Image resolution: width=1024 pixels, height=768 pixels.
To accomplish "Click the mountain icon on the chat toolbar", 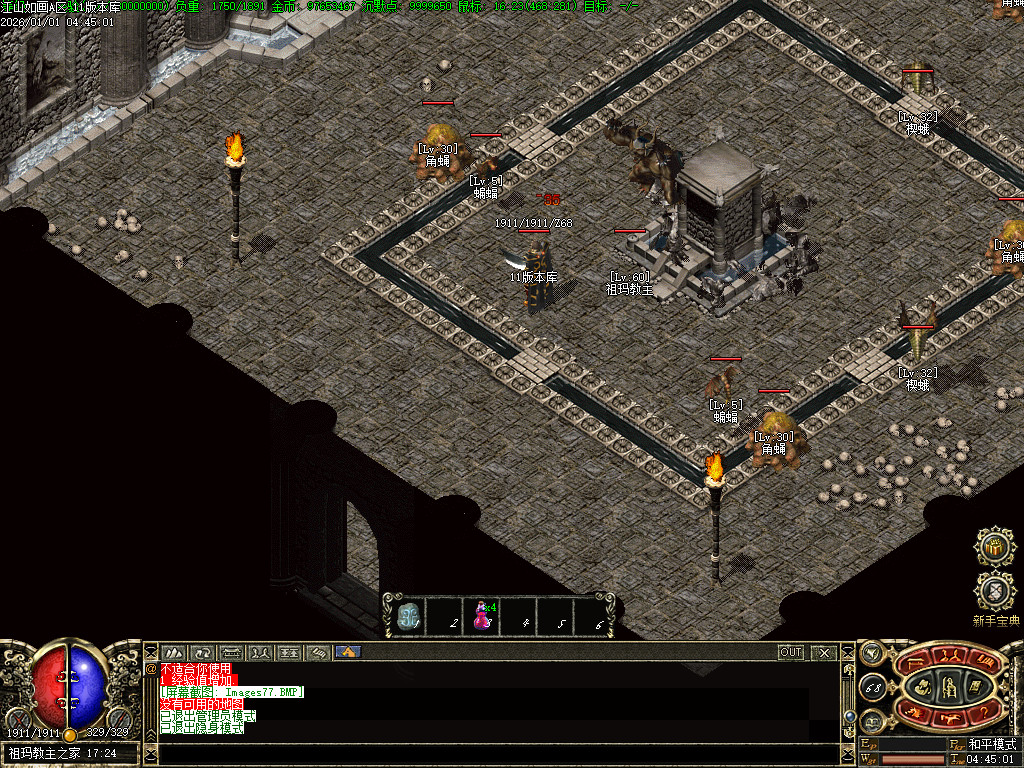I will (174, 653).
